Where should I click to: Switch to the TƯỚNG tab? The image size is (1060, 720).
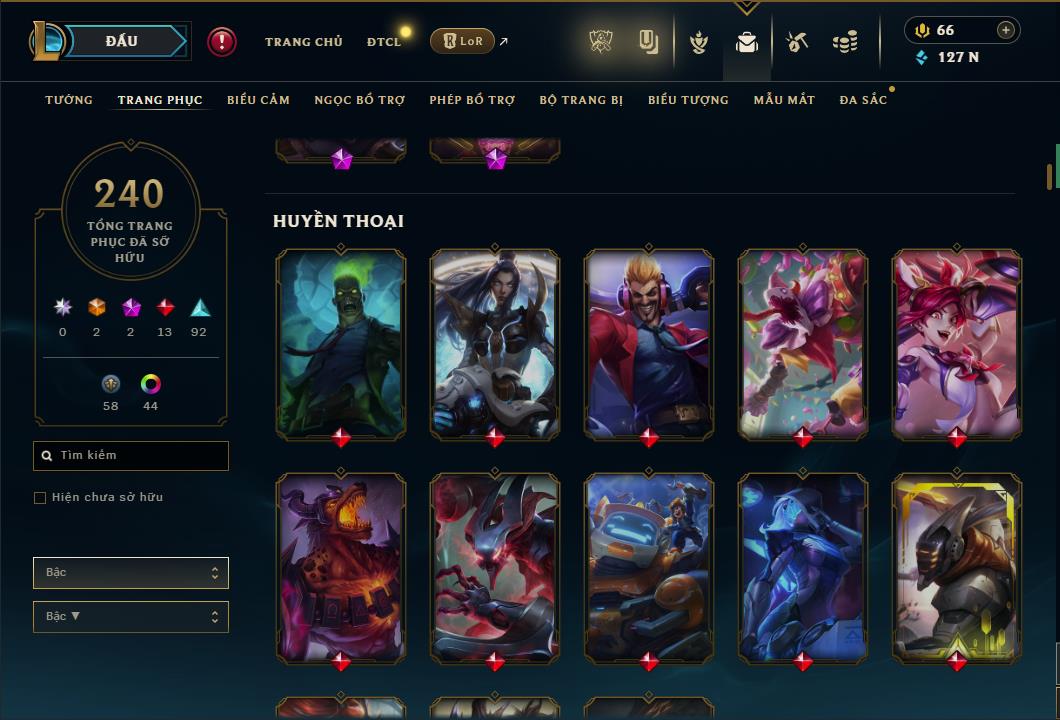point(69,100)
